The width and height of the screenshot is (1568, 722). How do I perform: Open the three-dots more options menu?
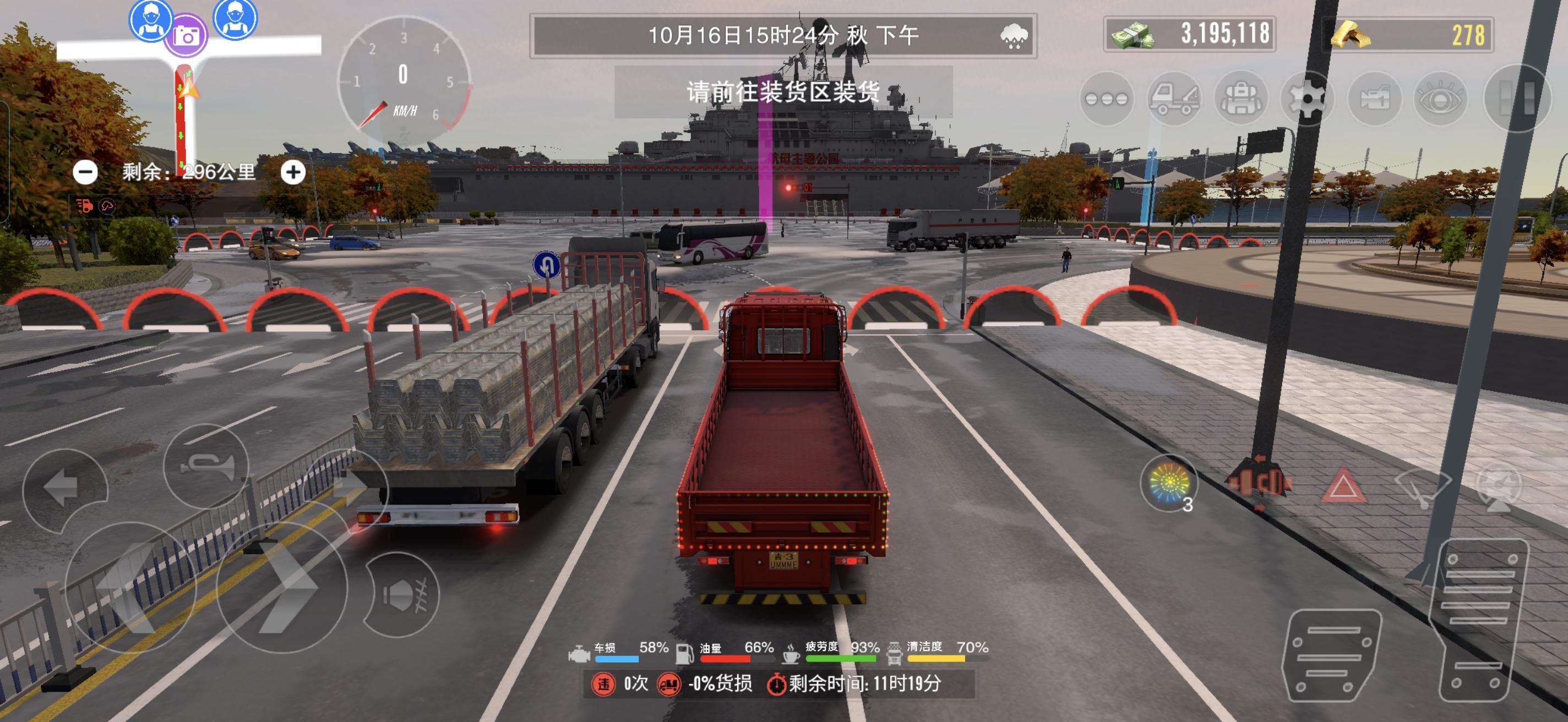click(x=1106, y=99)
